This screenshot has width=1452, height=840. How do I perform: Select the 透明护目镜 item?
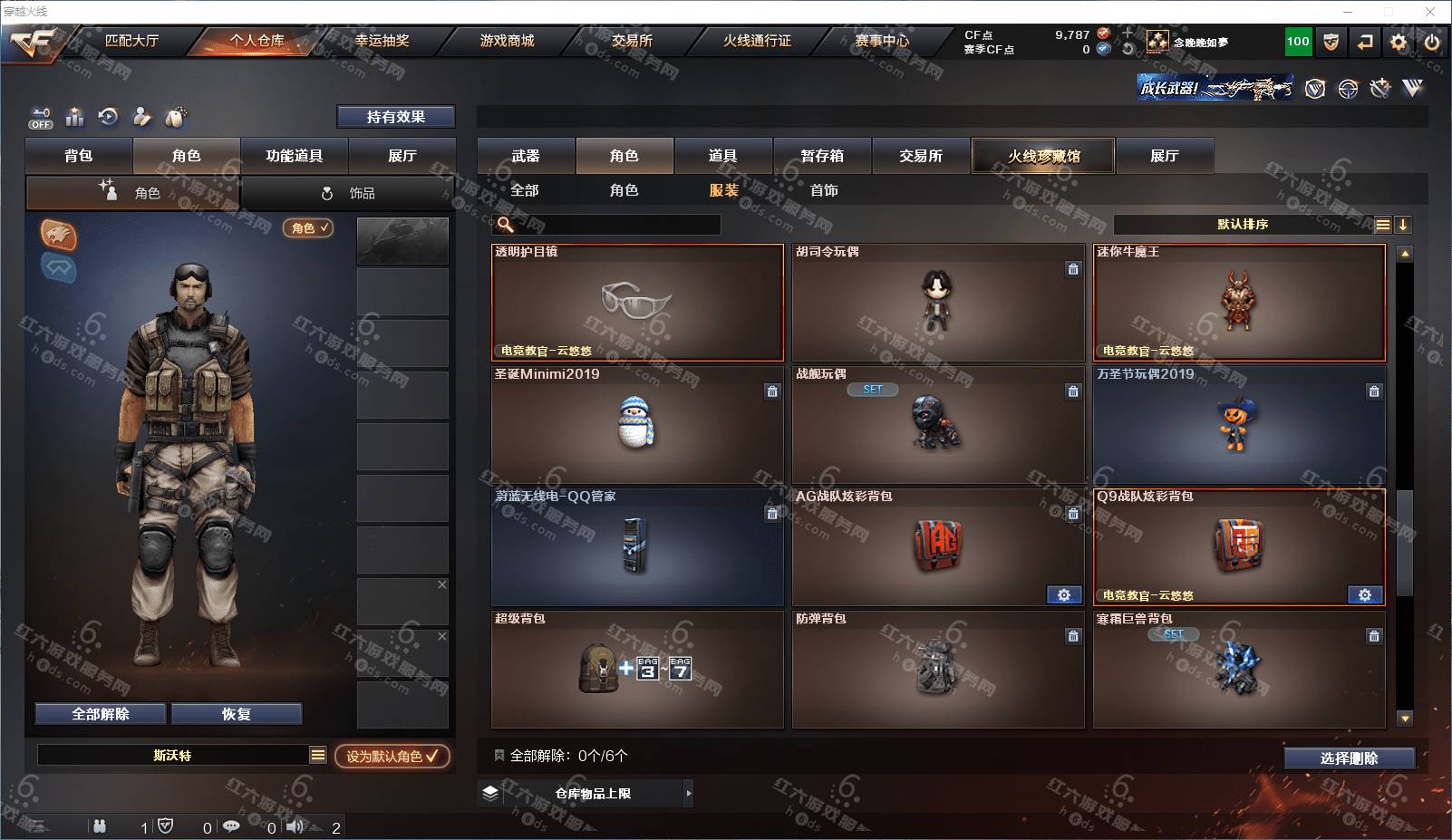[x=637, y=303]
